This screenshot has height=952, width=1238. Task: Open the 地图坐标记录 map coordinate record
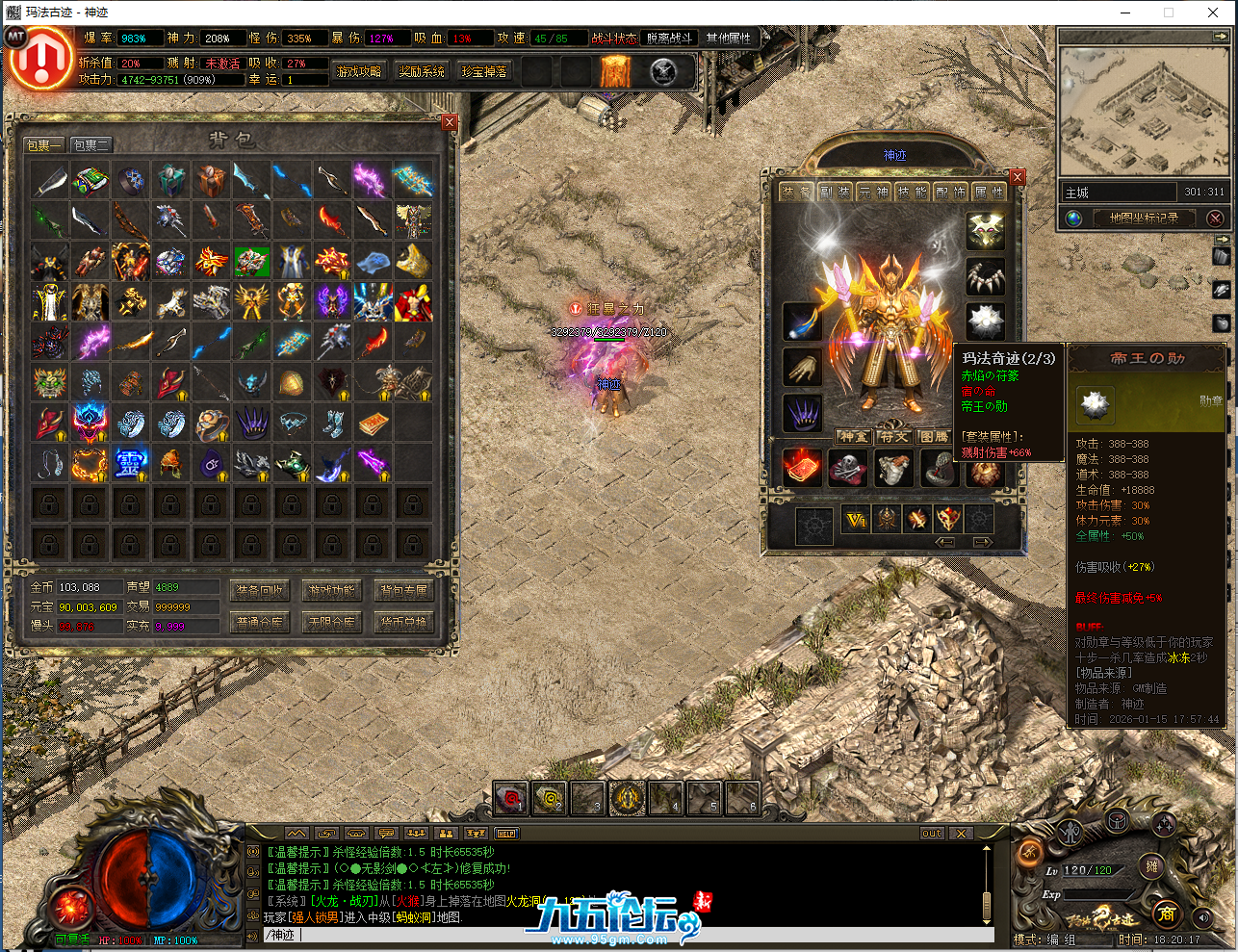[1143, 219]
